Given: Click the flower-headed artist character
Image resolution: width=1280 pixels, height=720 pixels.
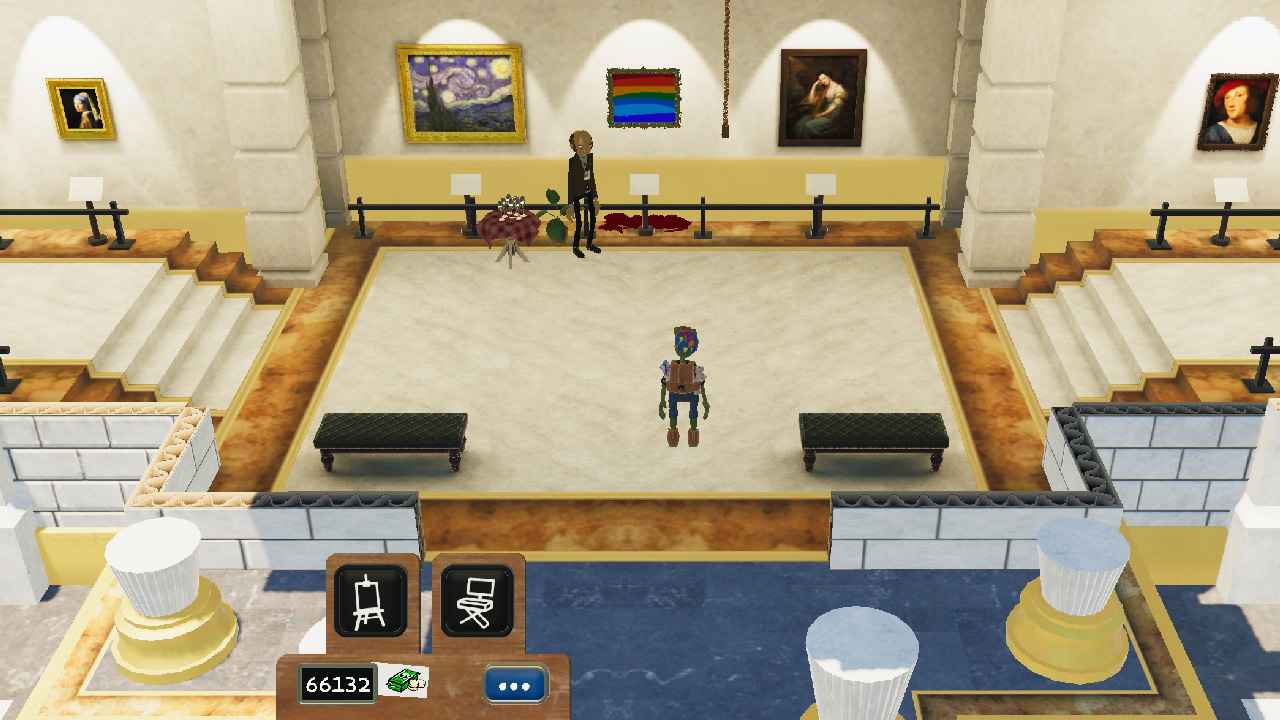Looking at the screenshot, I should pyautogui.click(x=683, y=380).
